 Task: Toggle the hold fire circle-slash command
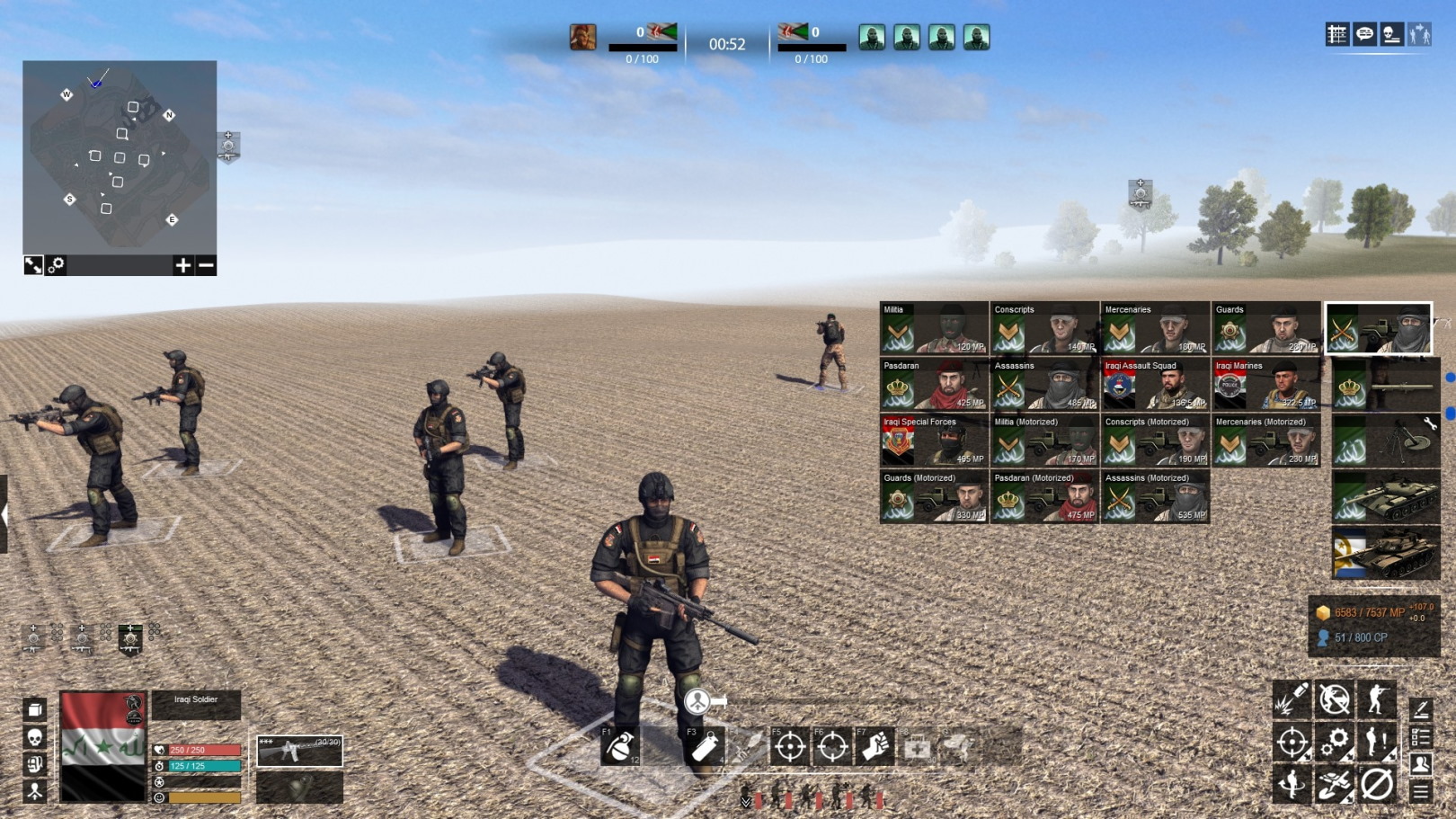tap(1377, 785)
